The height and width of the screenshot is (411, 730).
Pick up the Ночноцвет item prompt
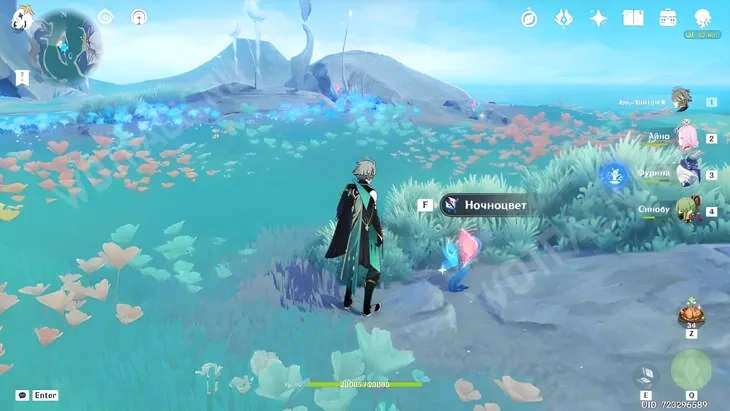tap(484, 205)
